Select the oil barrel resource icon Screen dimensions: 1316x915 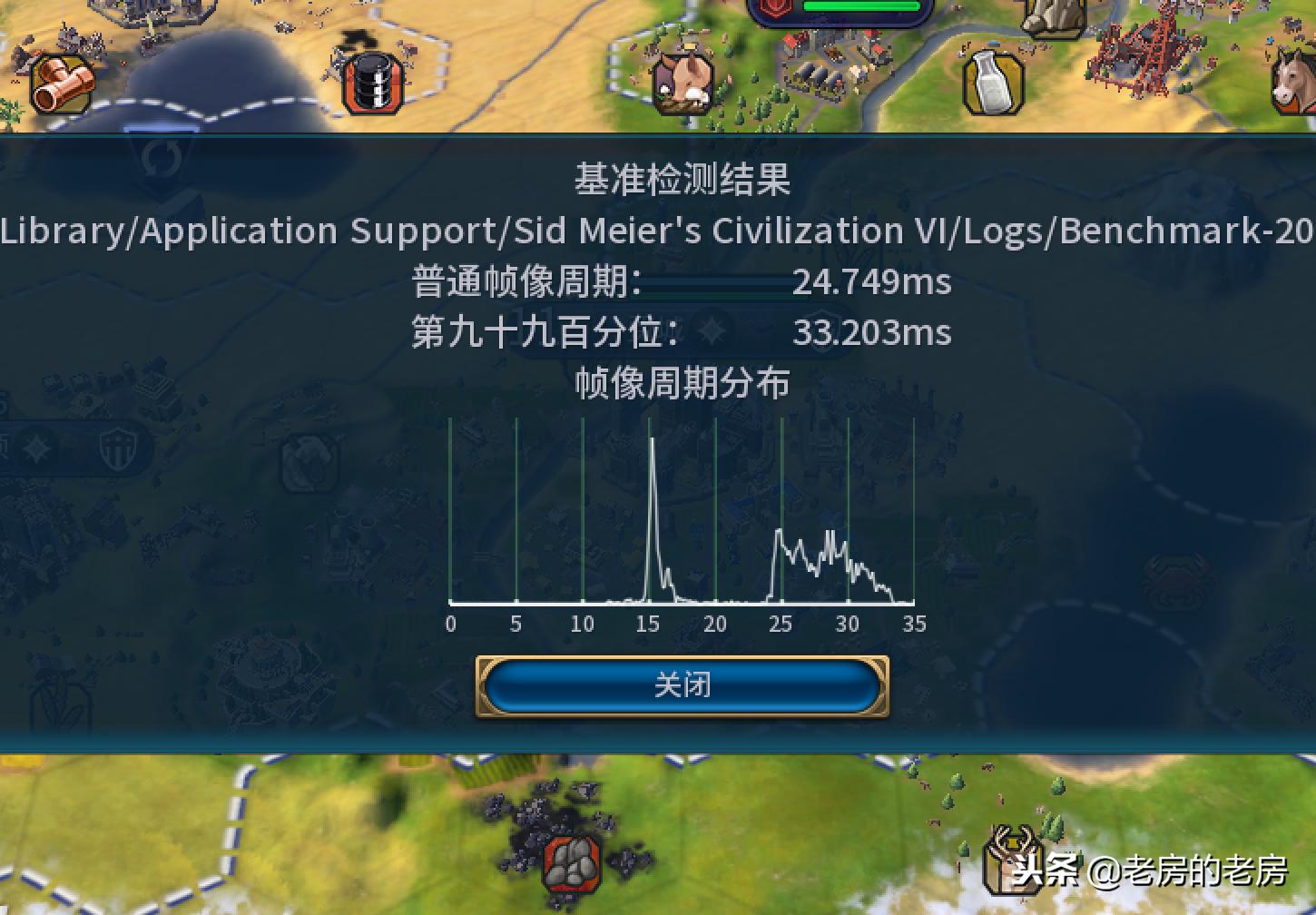[x=370, y=81]
